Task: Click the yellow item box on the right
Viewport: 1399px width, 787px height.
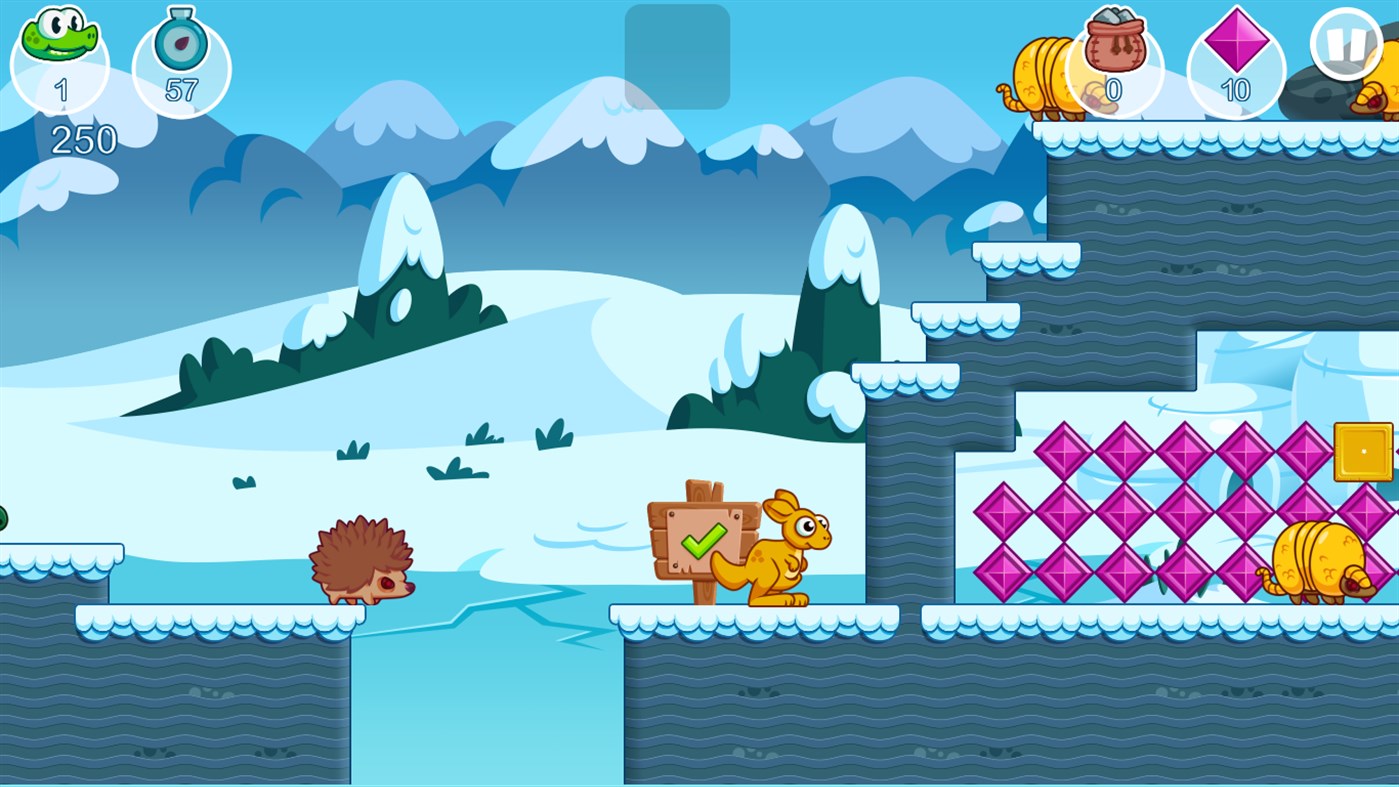Action: (x=1363, y=452)
